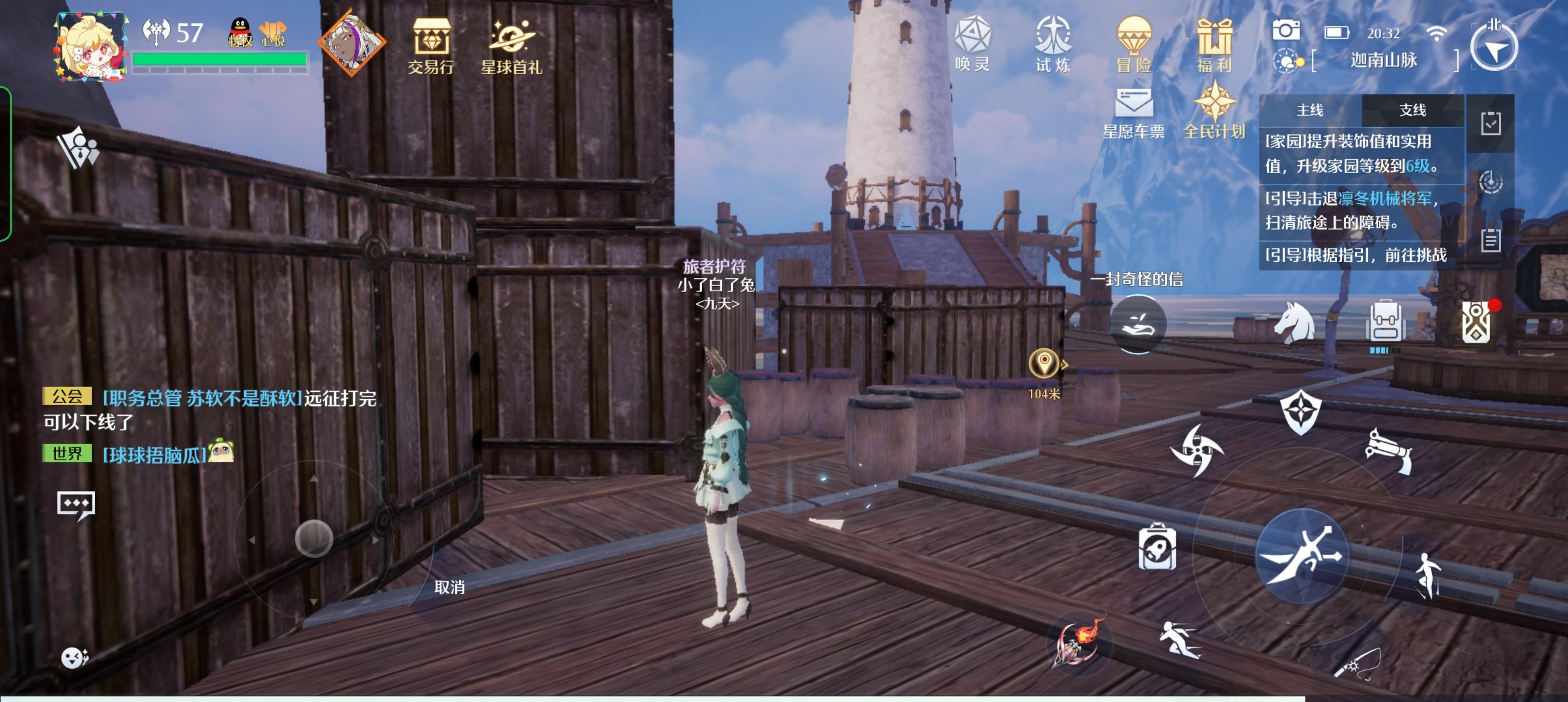
Task: Click the compass minimap button
Action: tap(1494, 47)
